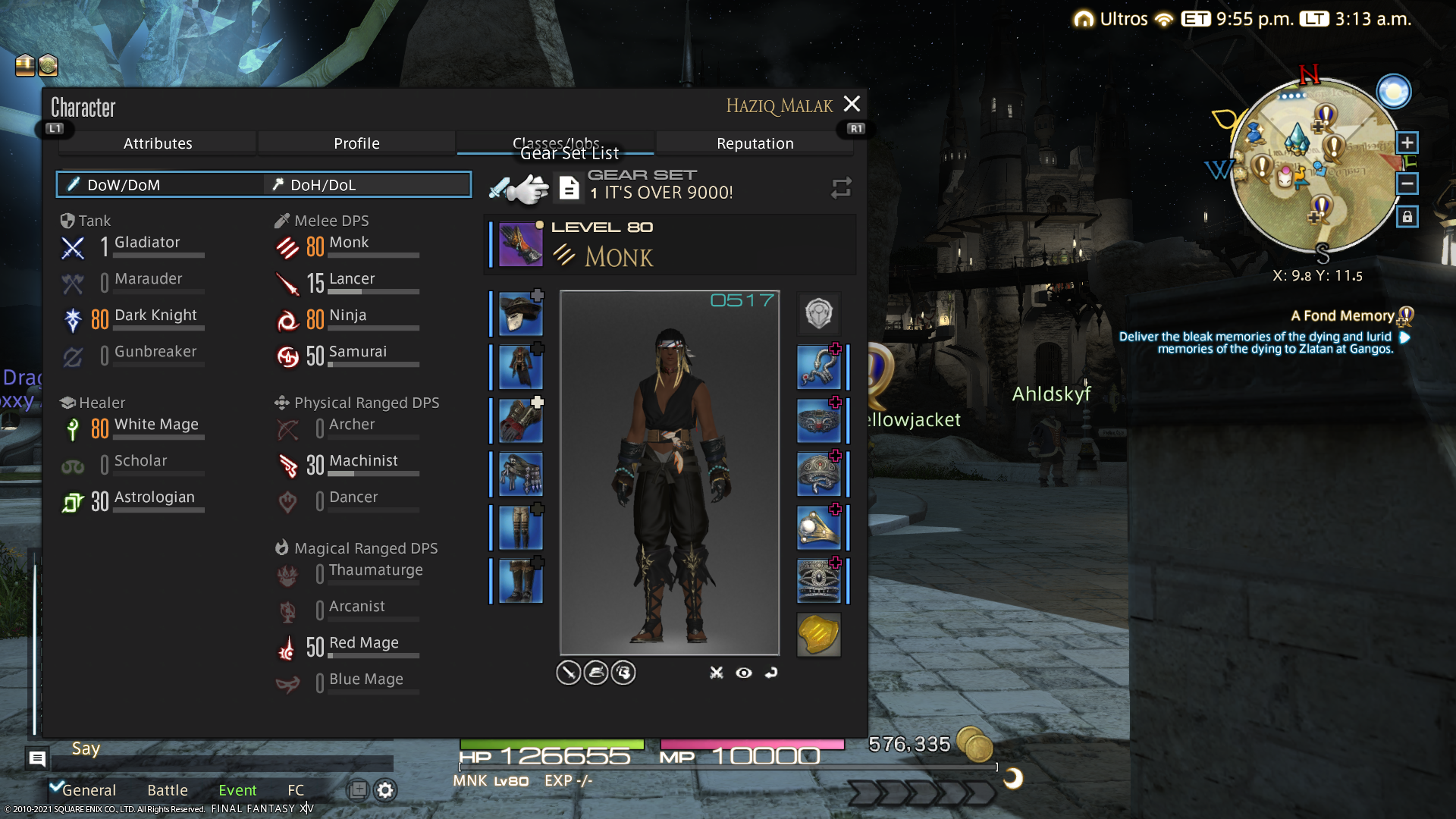Switch to the Profile tab
This screenshot has width=1456, height=819.
point(357,143)
